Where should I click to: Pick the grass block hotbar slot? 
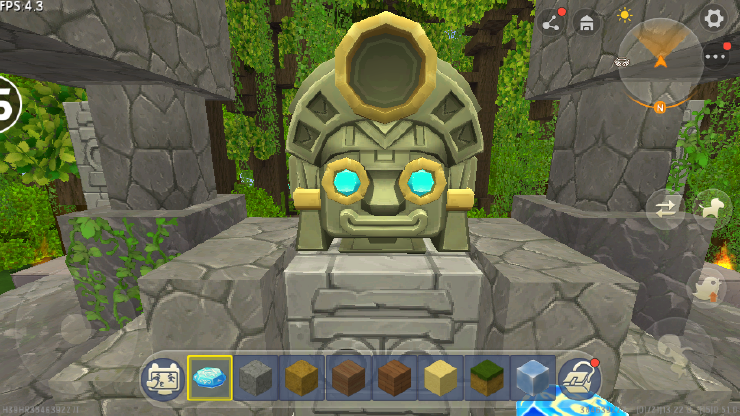pyautogui.click(x=486, y=377)
